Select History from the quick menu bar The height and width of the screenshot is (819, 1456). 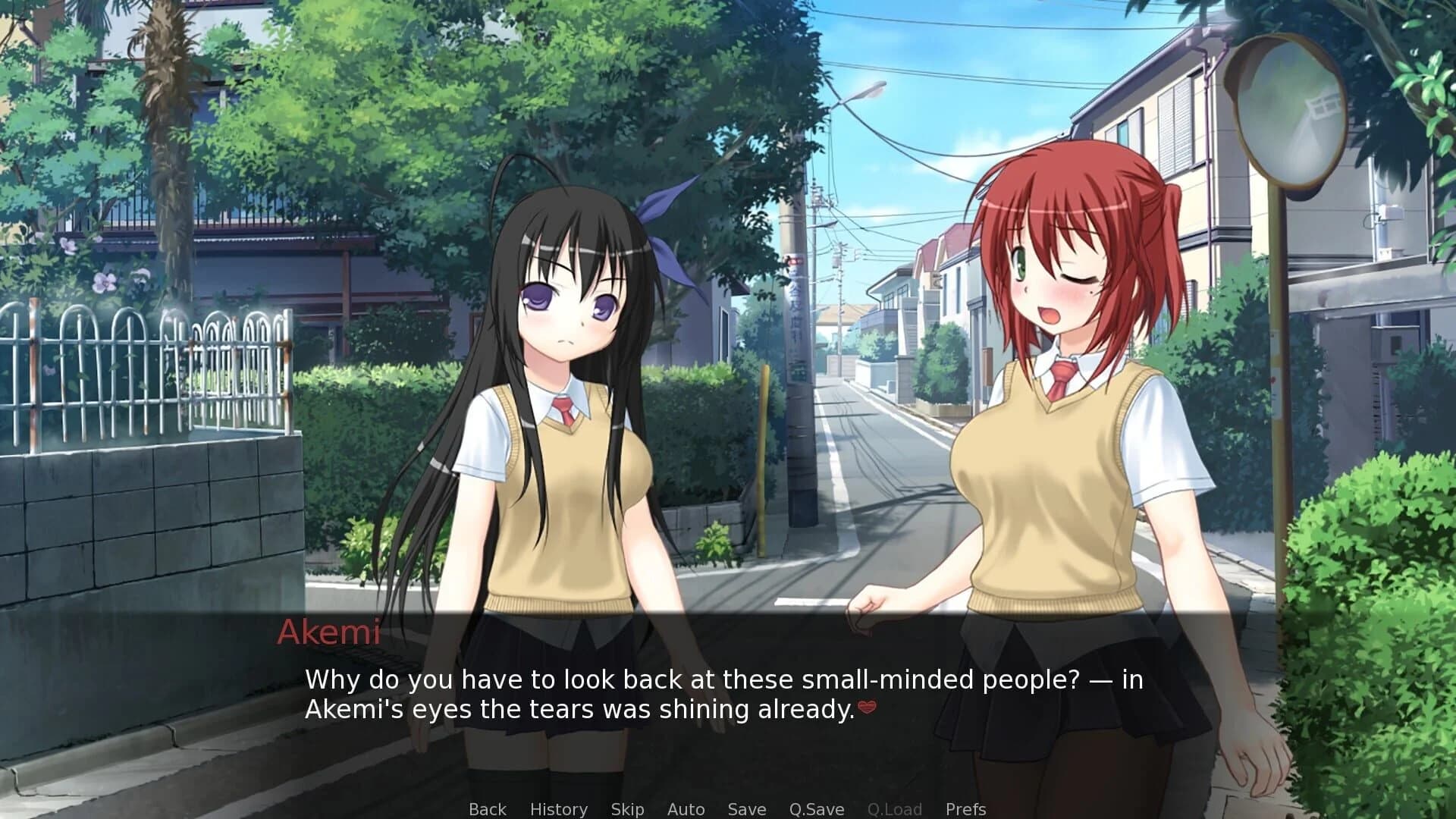(559, 809)
